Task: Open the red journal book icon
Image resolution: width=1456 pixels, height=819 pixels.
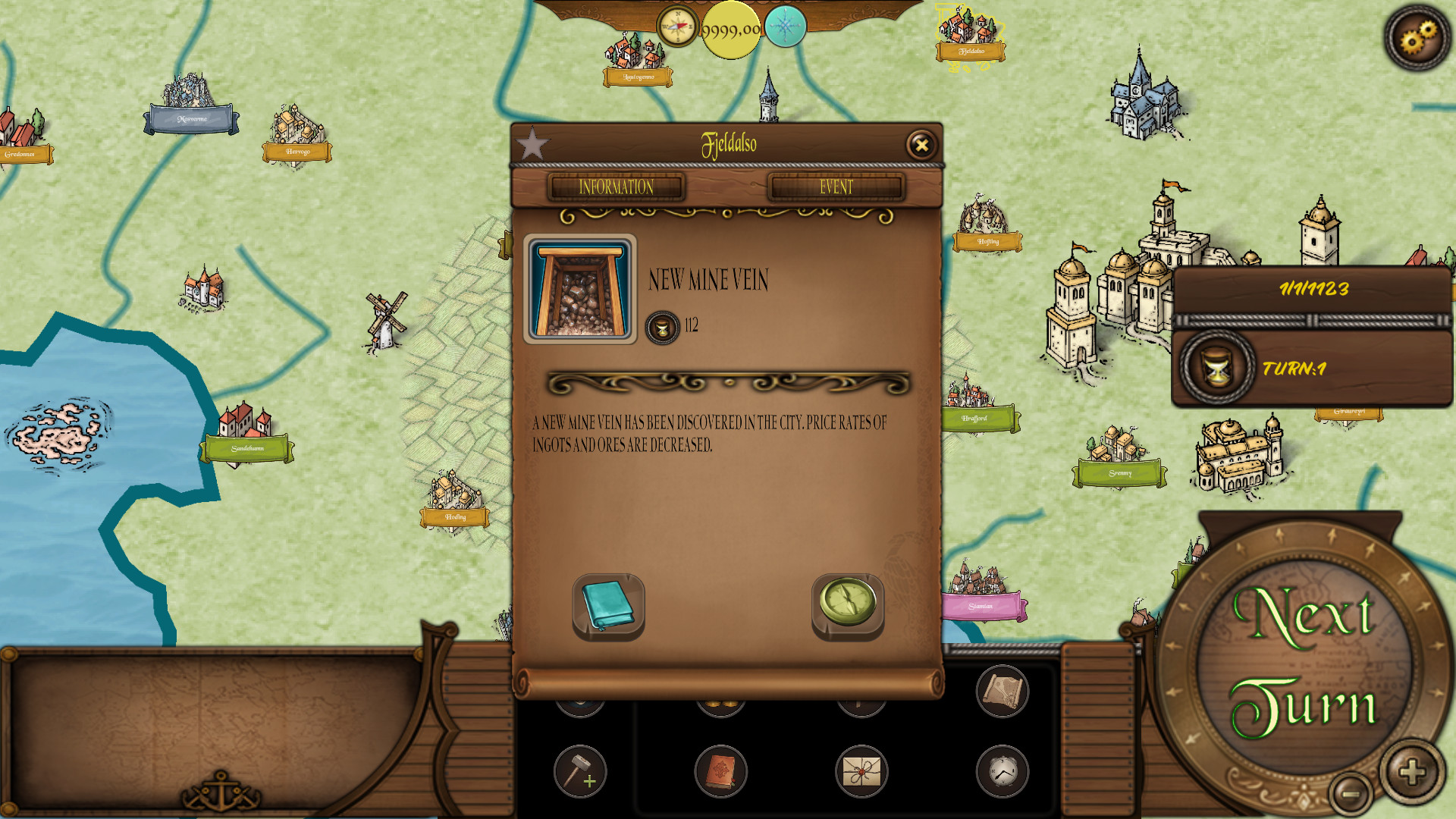Action: (x=721, y=770)
